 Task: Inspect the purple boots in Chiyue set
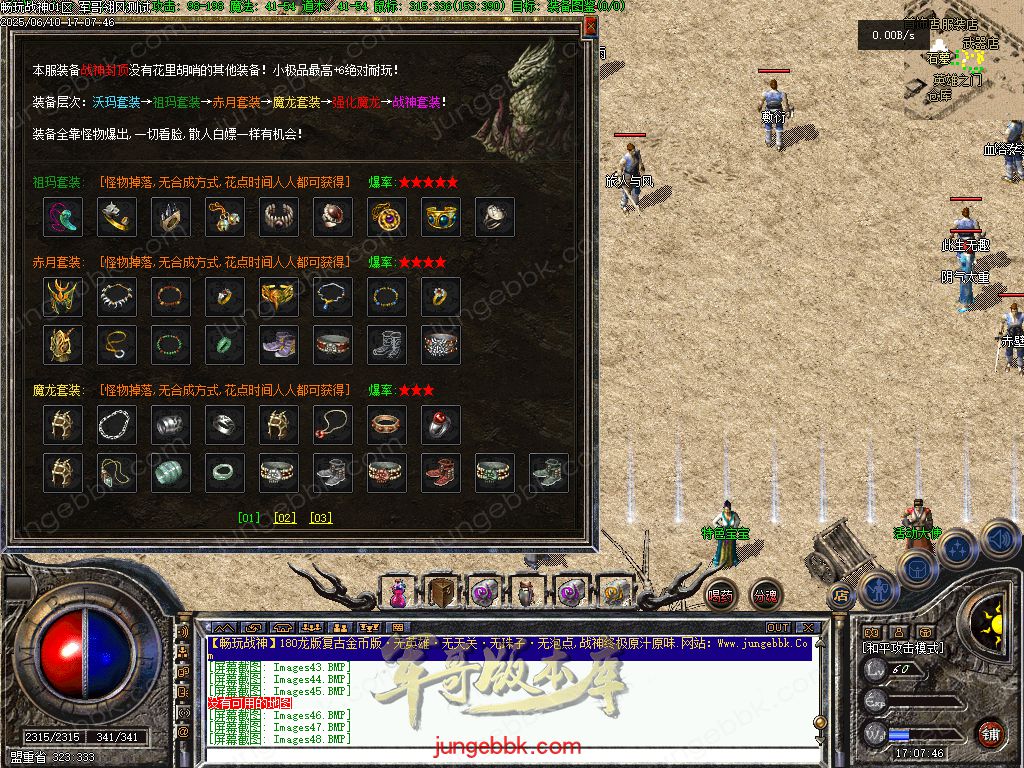click(279, 345)
